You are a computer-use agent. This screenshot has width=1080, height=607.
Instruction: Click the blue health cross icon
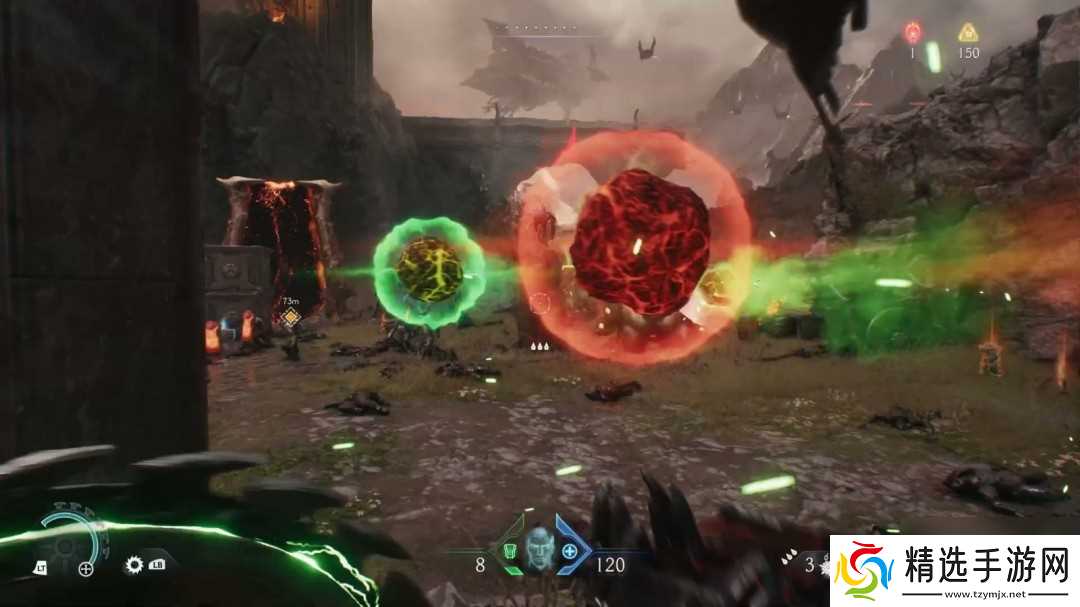point(569,550)
